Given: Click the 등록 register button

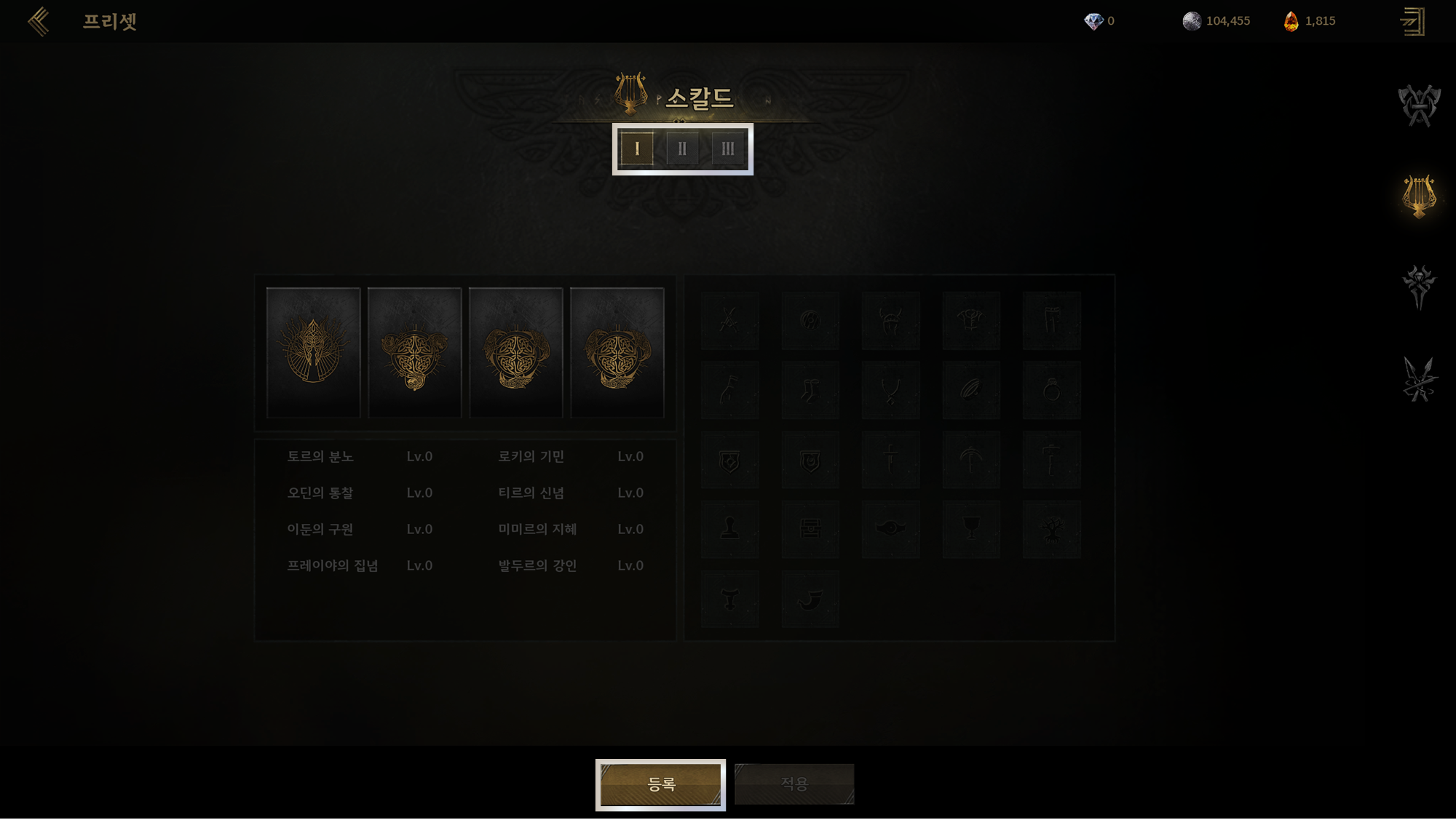Looking at the screenshot, I should click(660, 784).
